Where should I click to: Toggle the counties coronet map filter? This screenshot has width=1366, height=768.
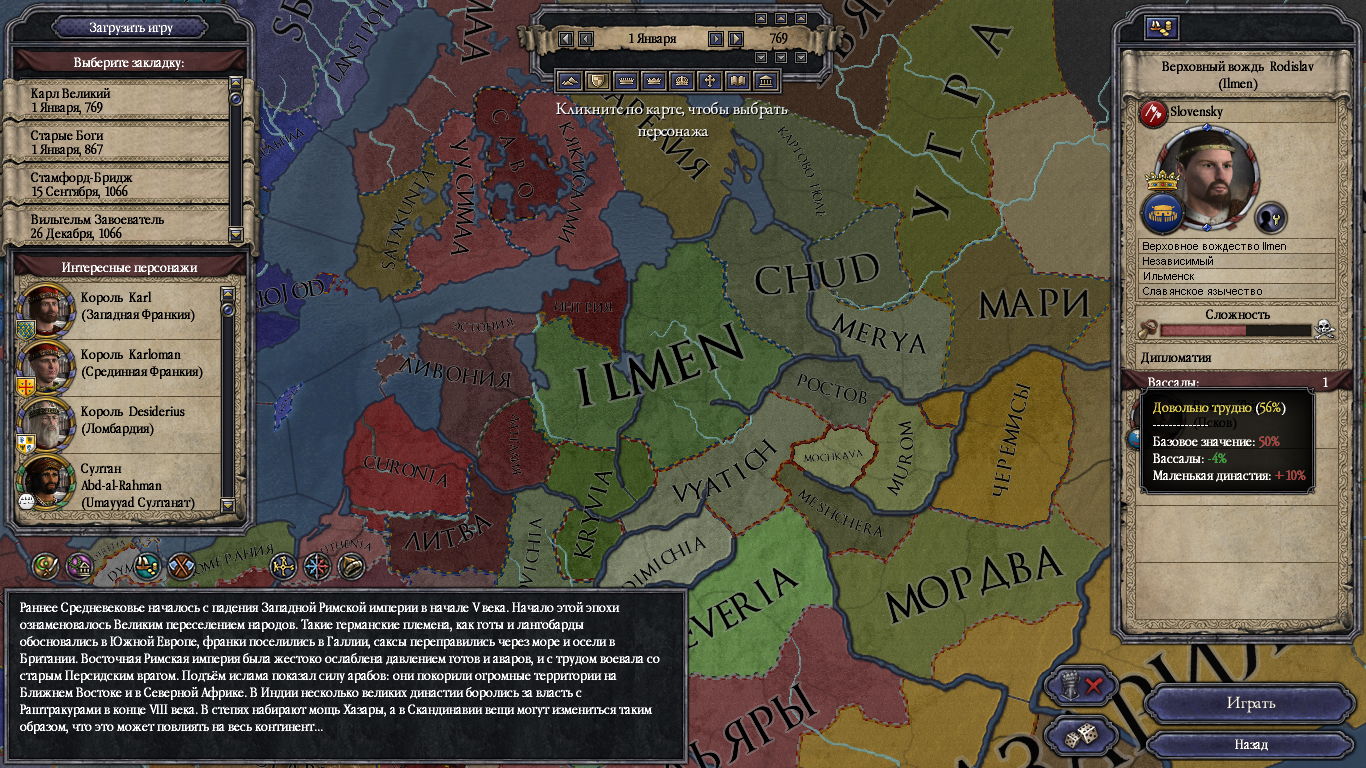[x=626, y=79]
